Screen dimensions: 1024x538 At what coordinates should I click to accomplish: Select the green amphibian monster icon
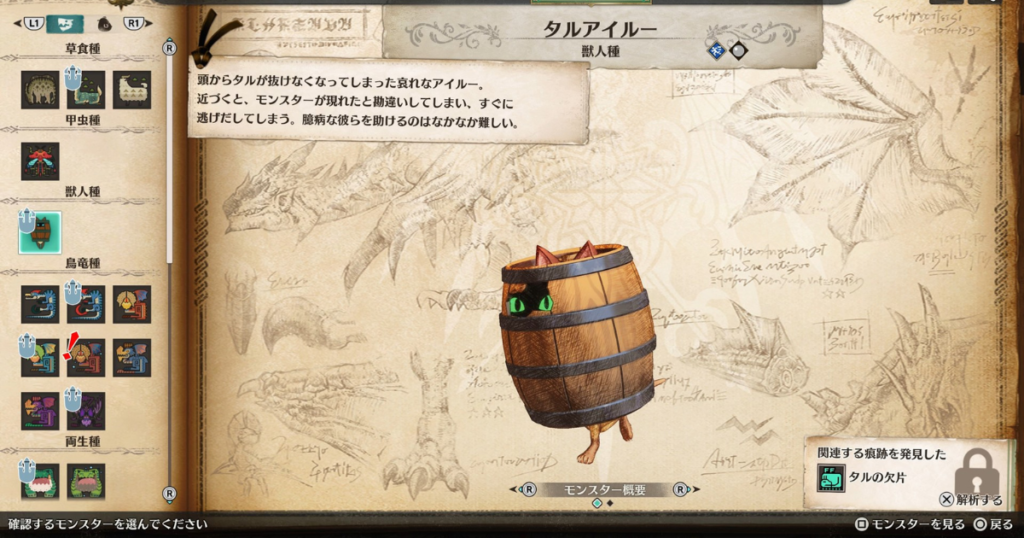pyautogui.click(x=86, y=480)
